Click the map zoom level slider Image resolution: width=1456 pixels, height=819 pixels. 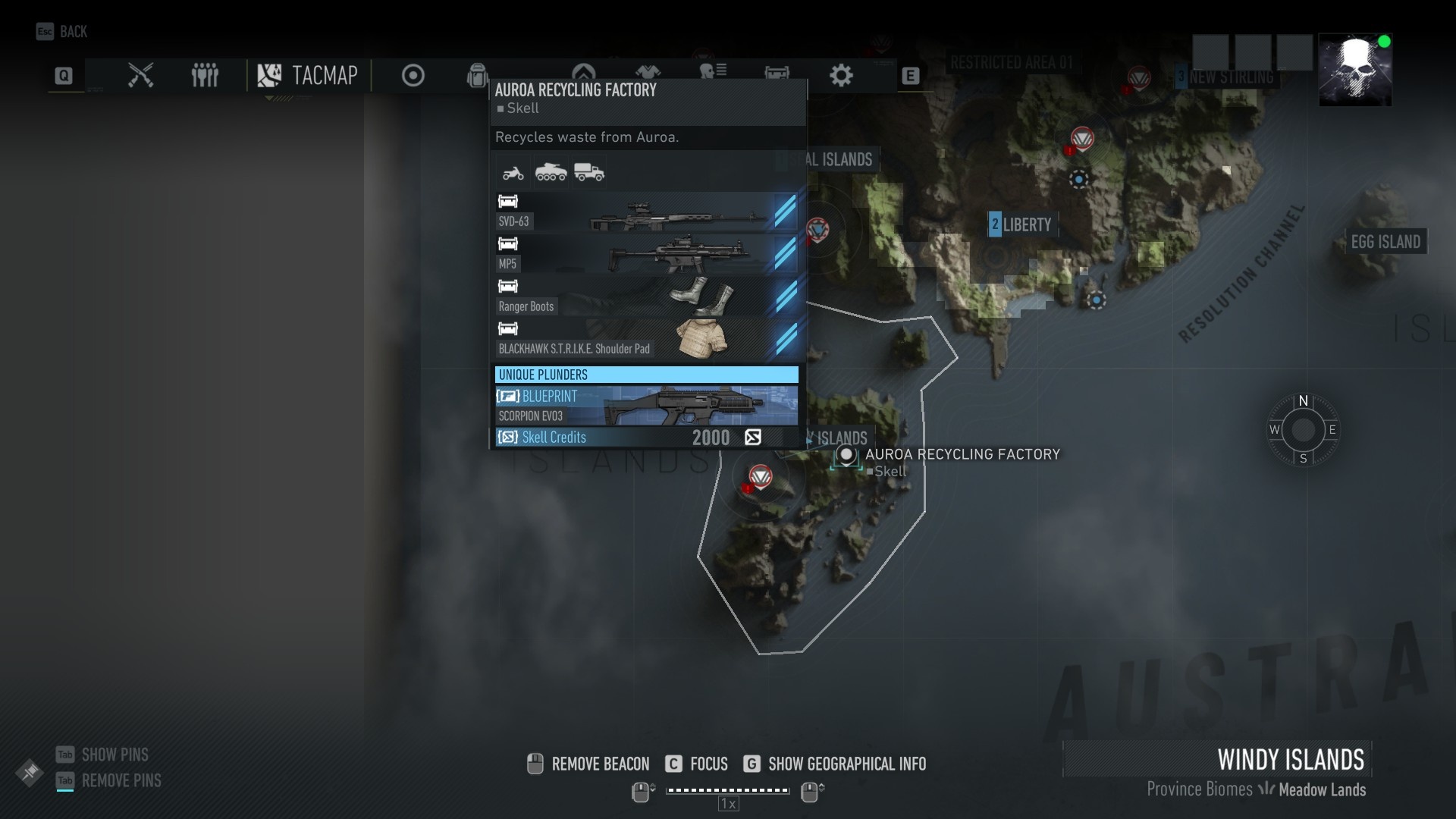click(x=727, y=790)
